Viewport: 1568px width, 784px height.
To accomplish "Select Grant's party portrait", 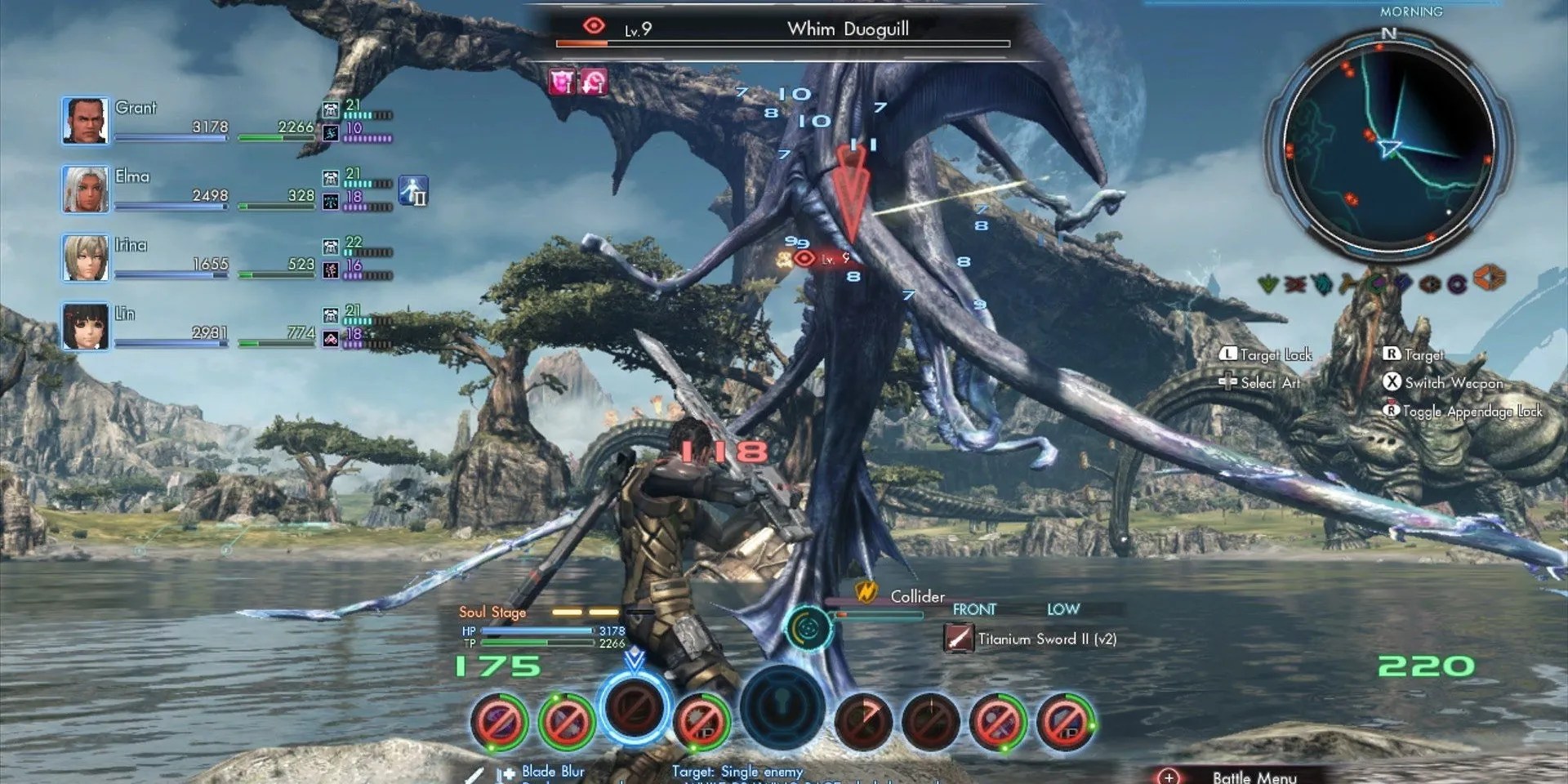I will click(85, 121).
